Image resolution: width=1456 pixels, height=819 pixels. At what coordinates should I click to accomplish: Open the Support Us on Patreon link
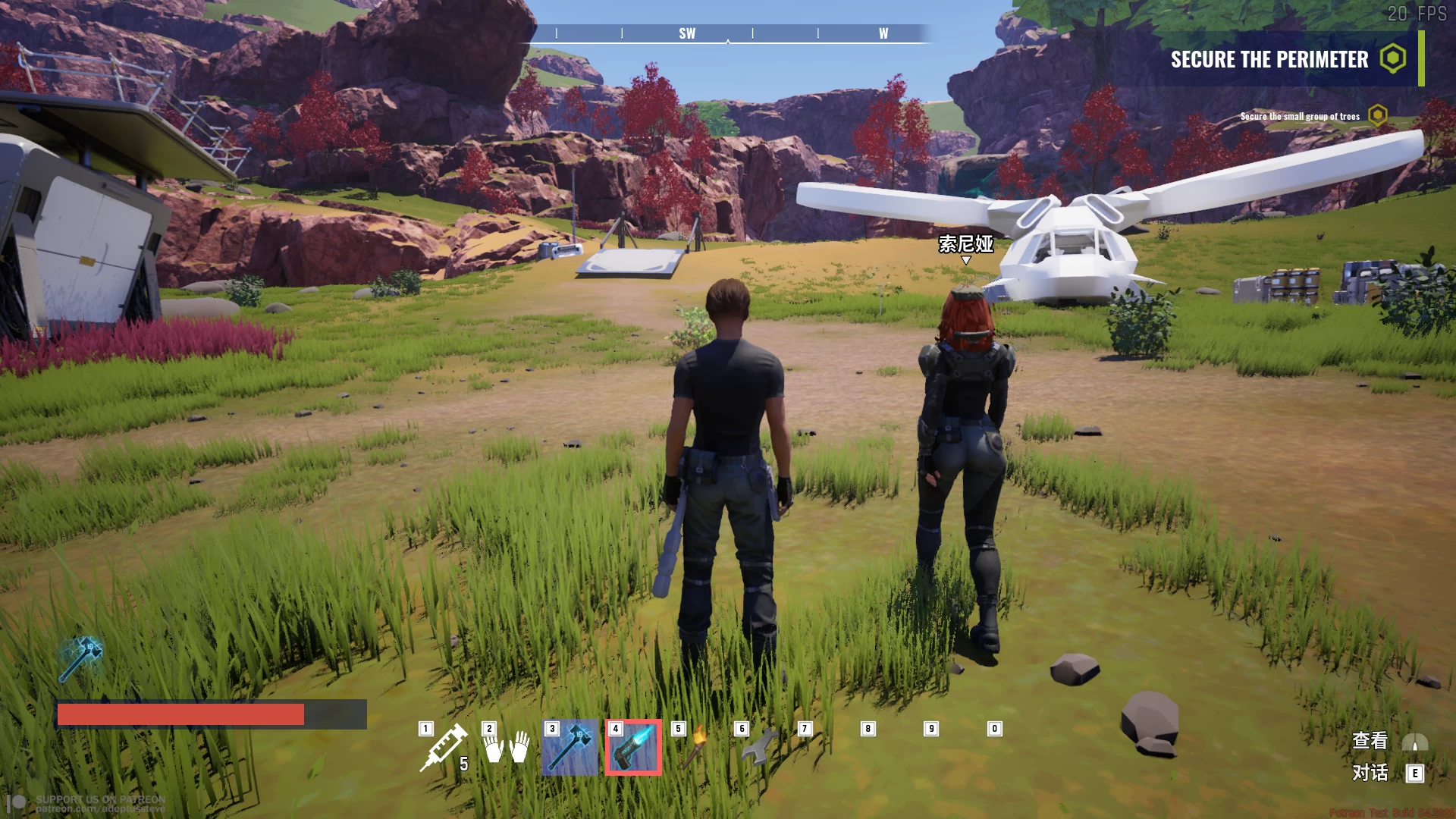(x=99, y=804)
